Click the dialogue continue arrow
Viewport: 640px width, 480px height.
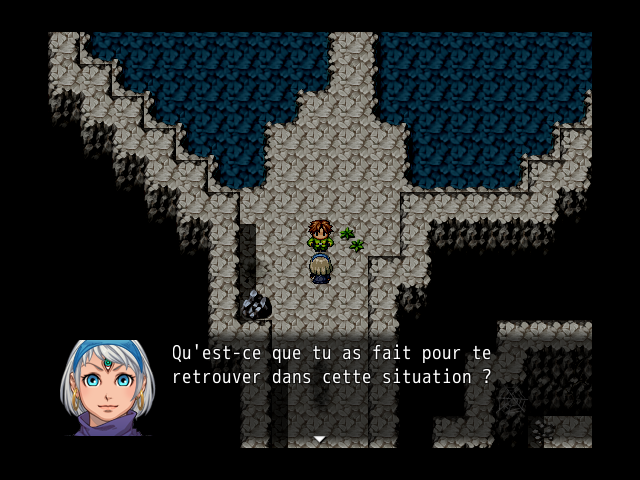319,439
